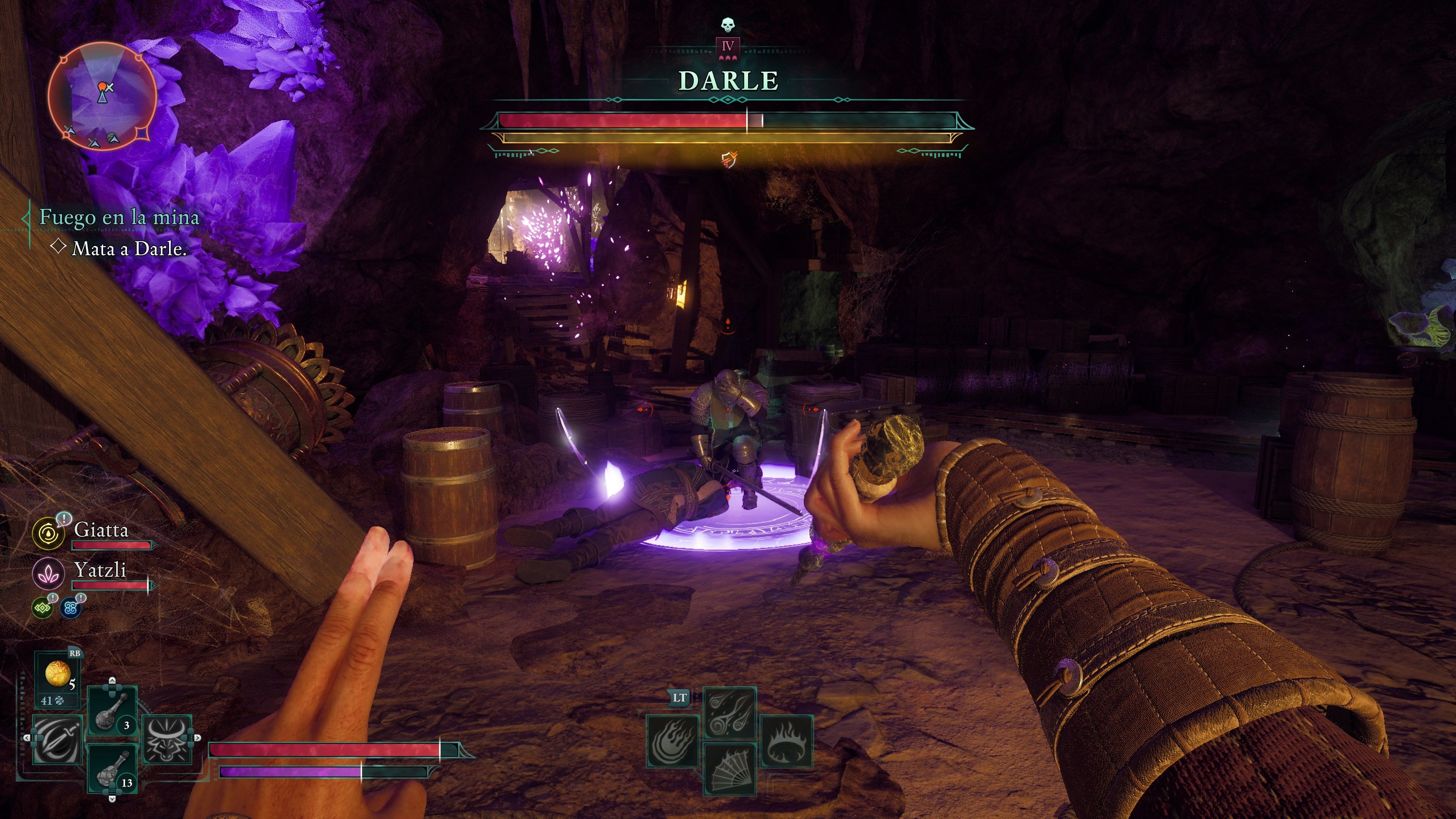Image resolution: width=1456 pixels, height=819 pixels.
Task: Cast the fireball spell
Action: [673, 741]
